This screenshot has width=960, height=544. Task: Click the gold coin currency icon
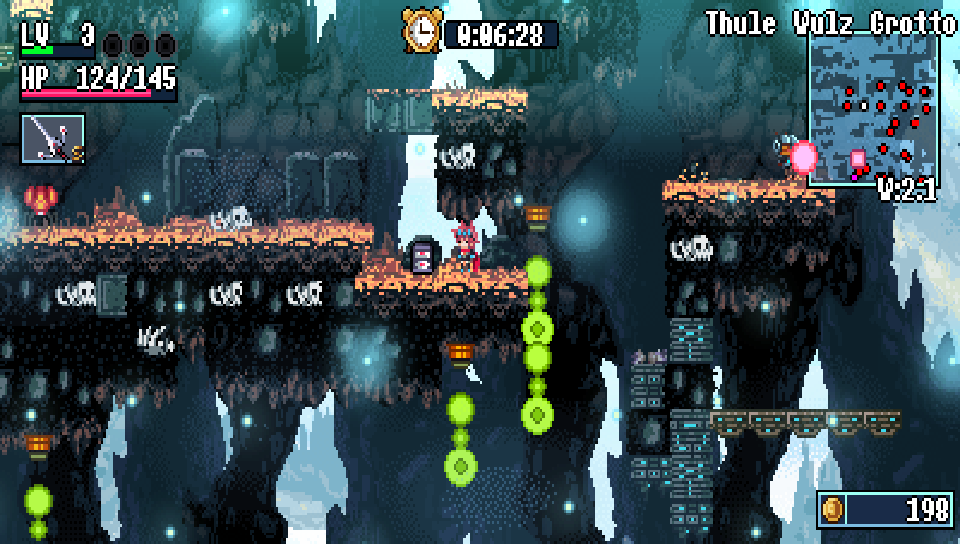click(x=833, y=509)
